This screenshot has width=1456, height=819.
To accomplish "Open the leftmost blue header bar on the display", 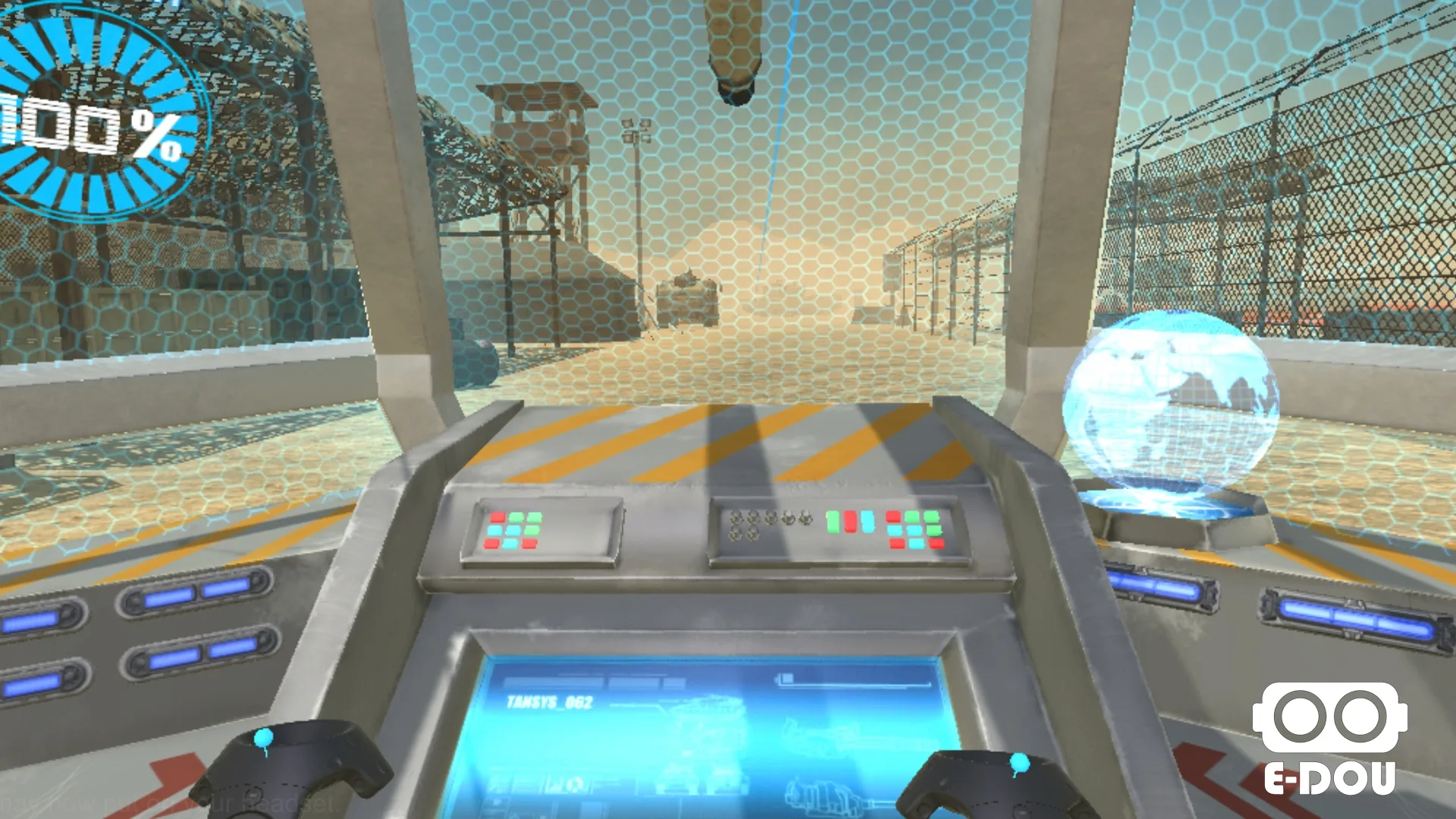I will point(552,682).
